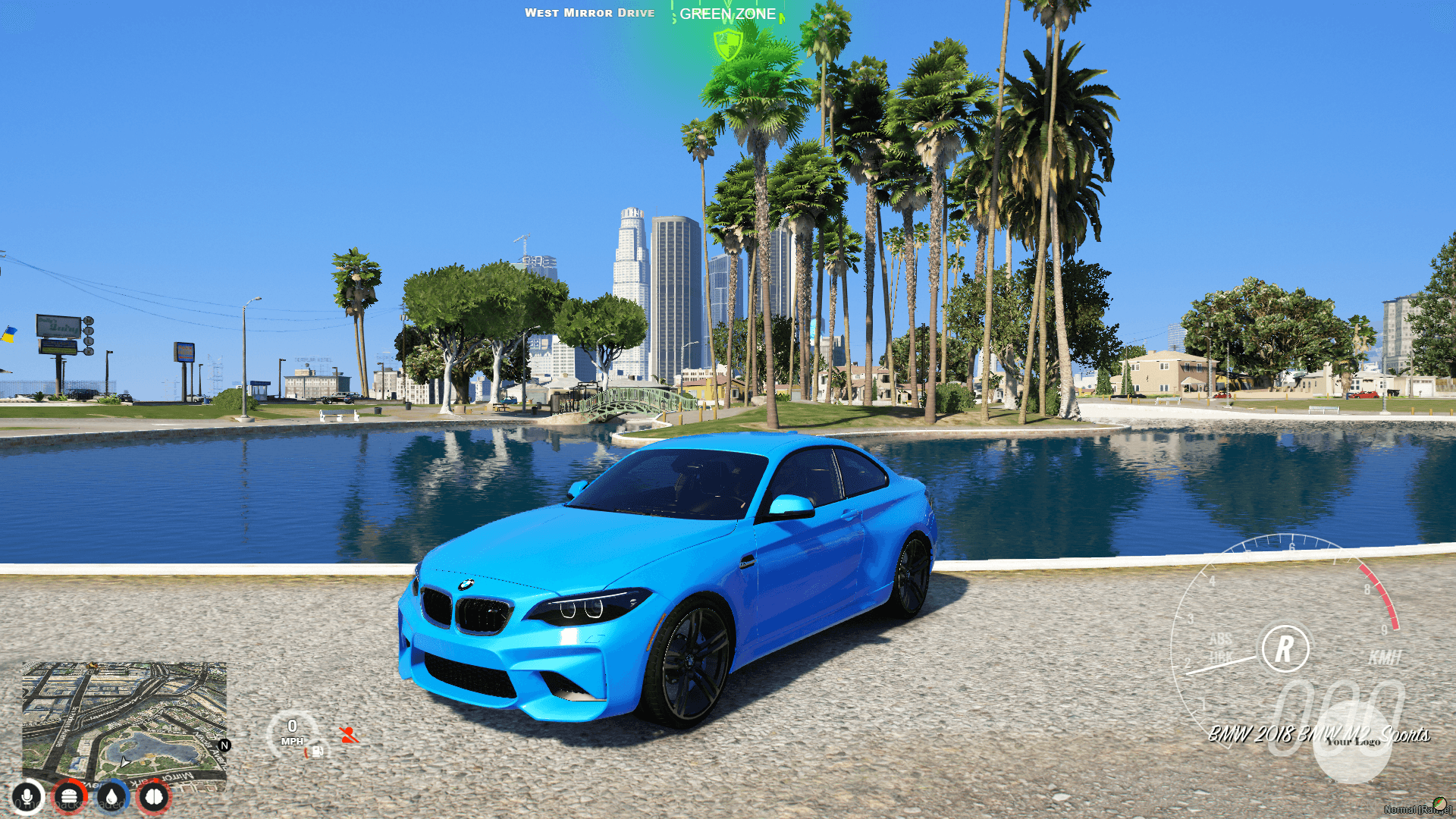Click the red seatbelt warning icon

point(349,735)
